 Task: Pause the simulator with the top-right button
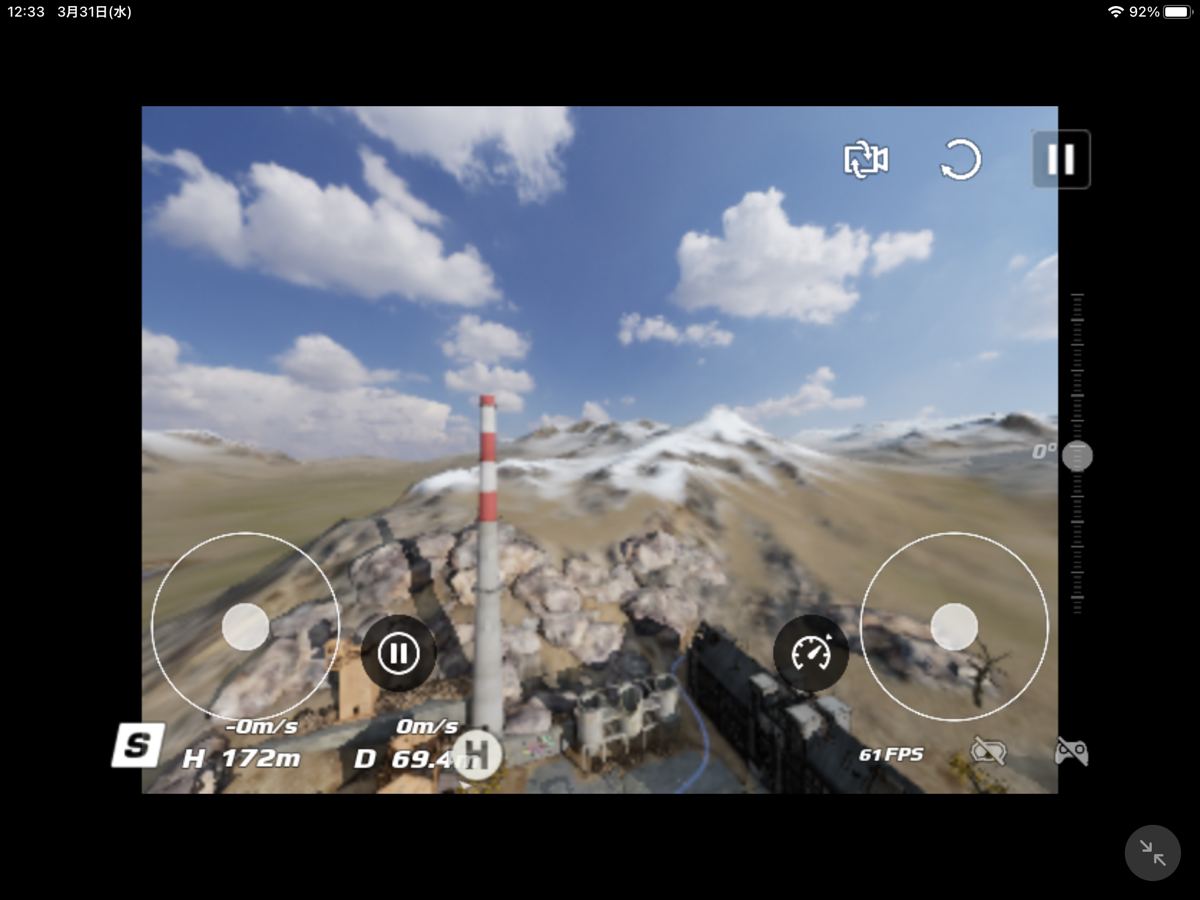pyautogui.click(x=1061, y=159)
